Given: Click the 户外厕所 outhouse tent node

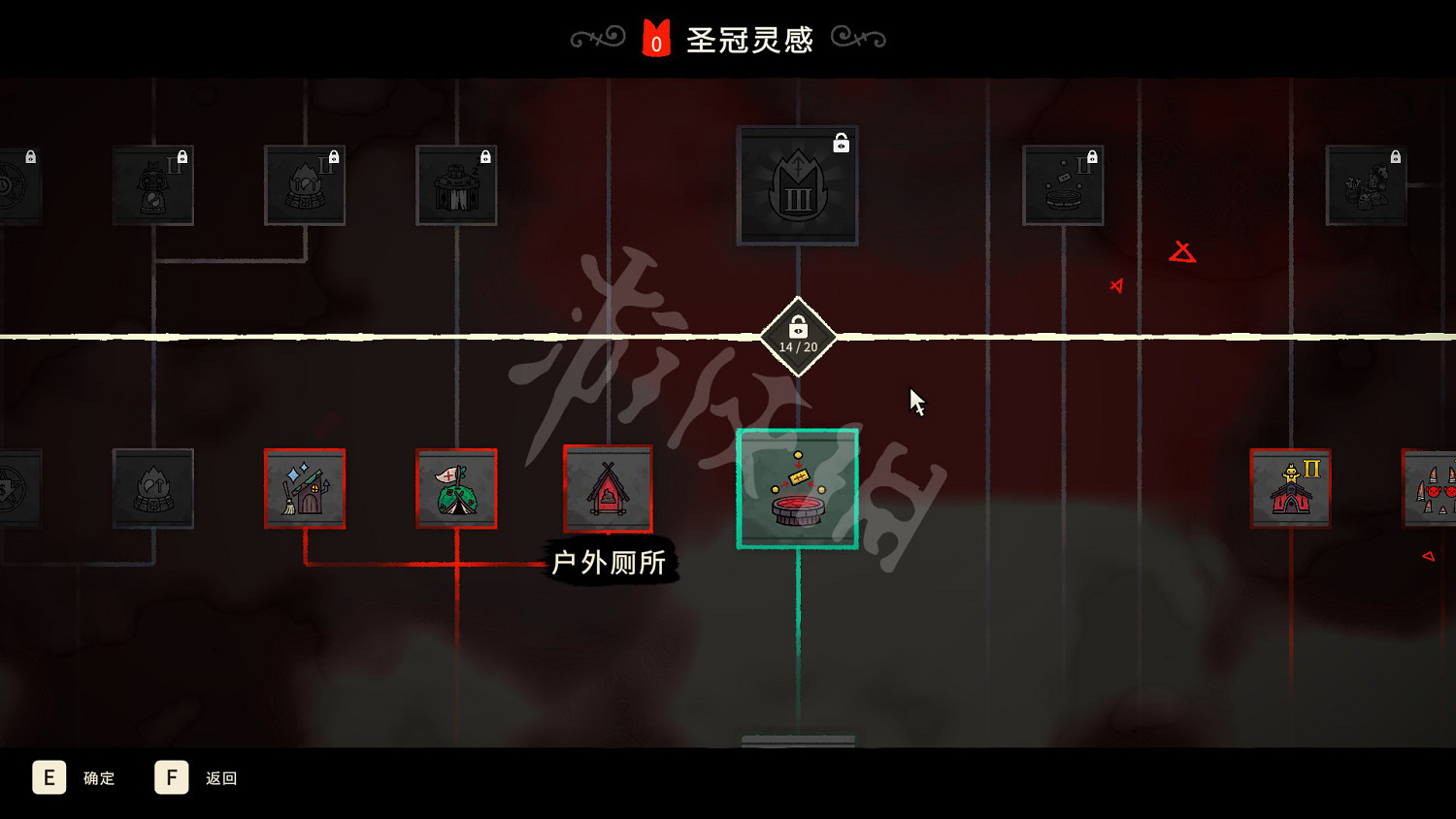Looking at the screenshot, I should pyautogui.click(x=608, y=490).
